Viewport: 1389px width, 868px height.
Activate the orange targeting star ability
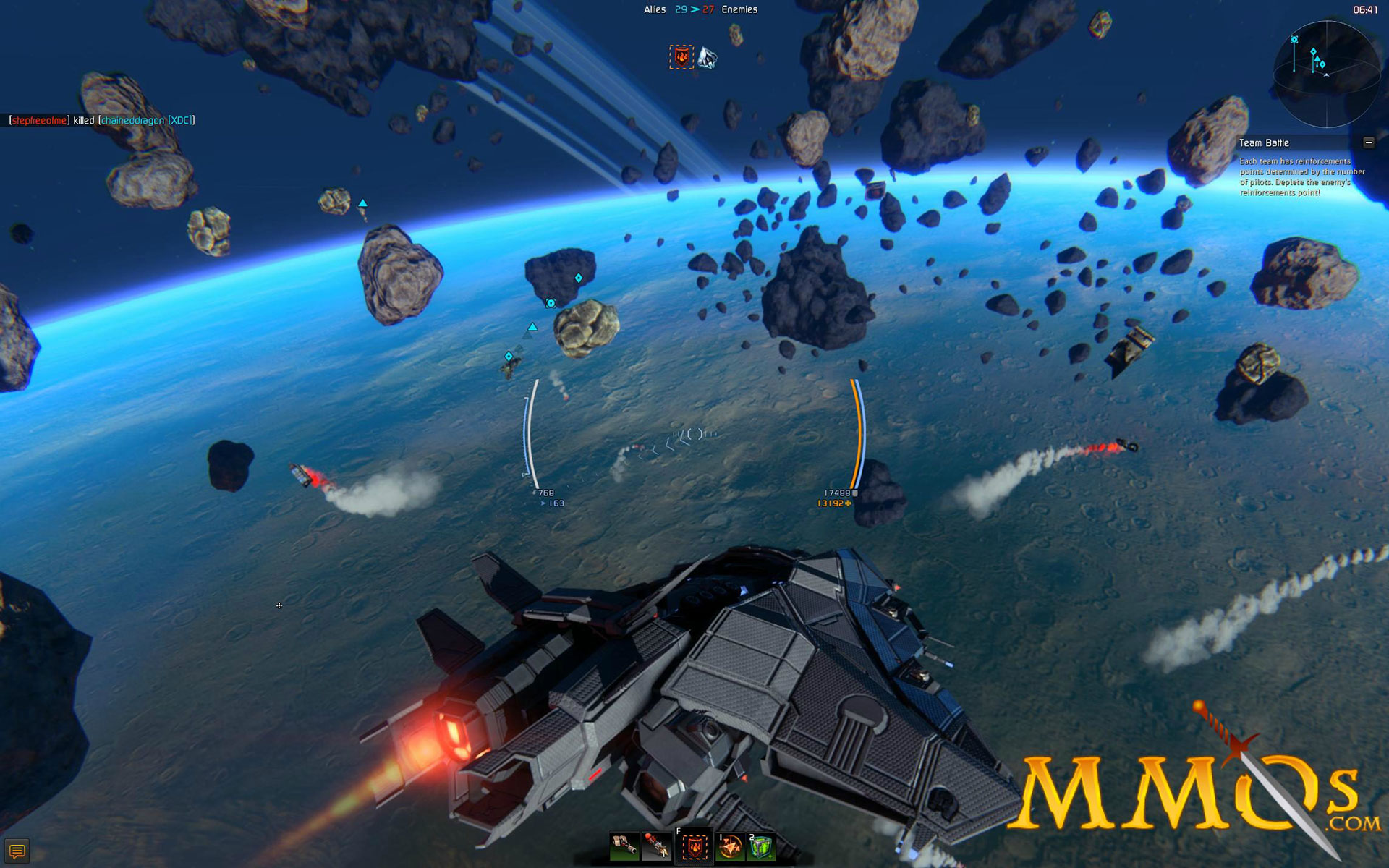click(x=730, y=846)
